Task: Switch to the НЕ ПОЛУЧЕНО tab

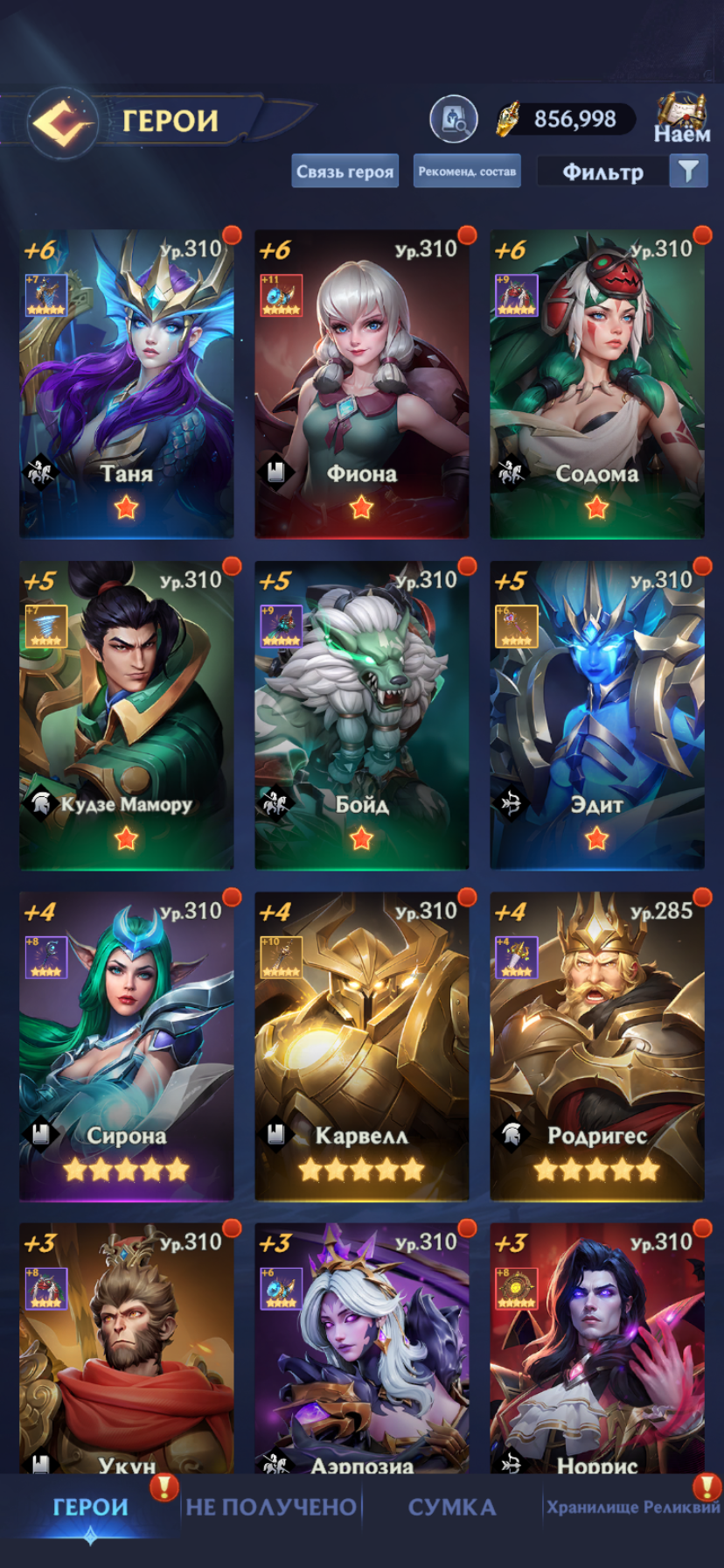Action: (271, 1507)
